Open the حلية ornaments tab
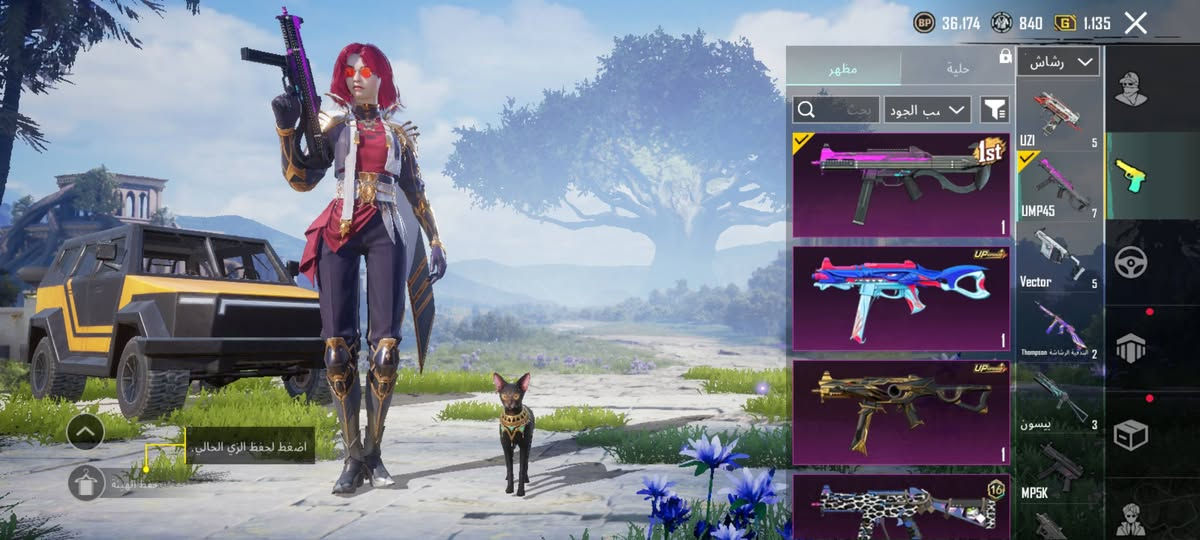This screenshot has width=1200, height=540. point(957,68)
